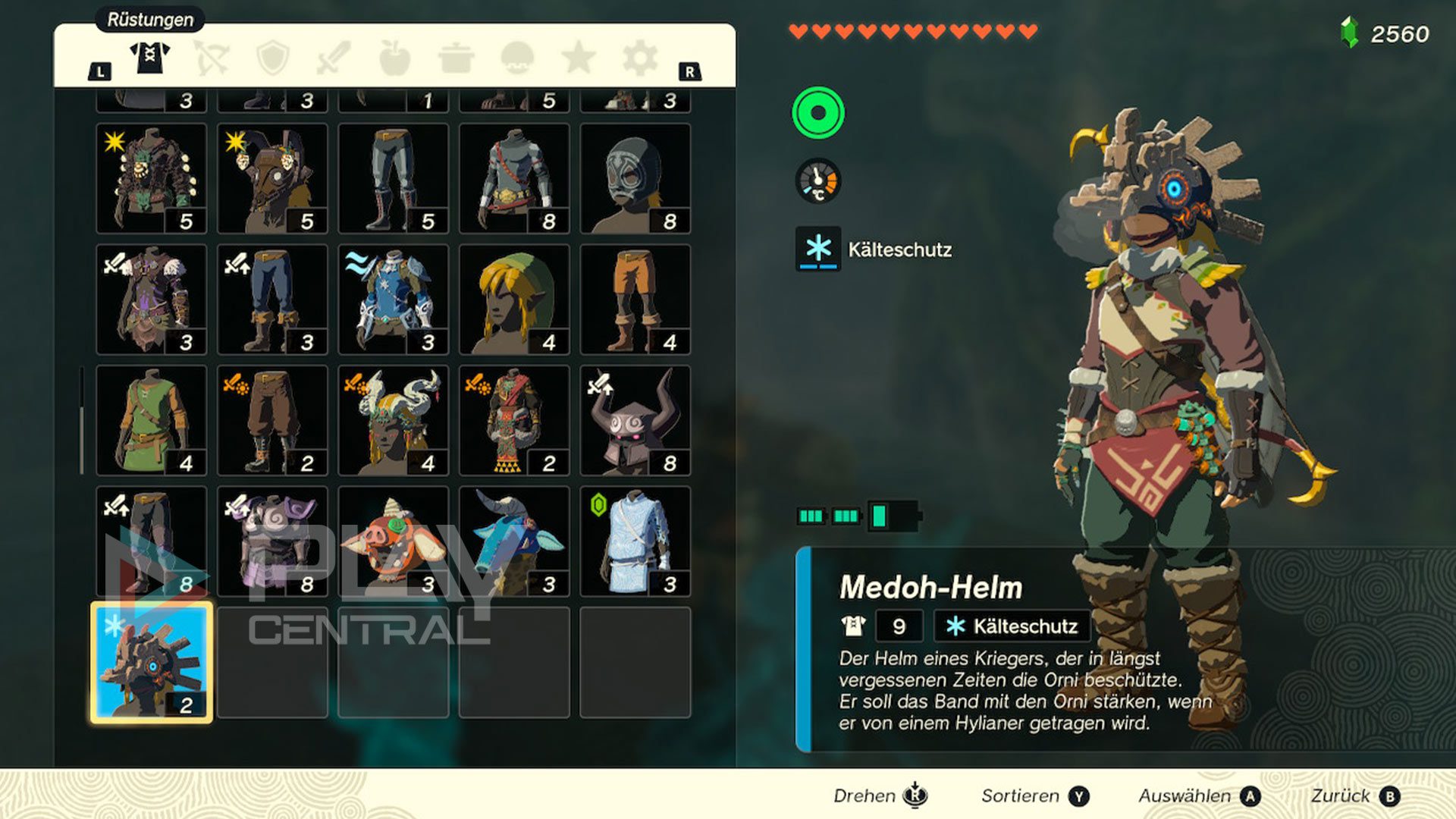Open the star key items tab
Image resolution: width=1456 pixels, height=819 pixels.
[x=579, y=58]
